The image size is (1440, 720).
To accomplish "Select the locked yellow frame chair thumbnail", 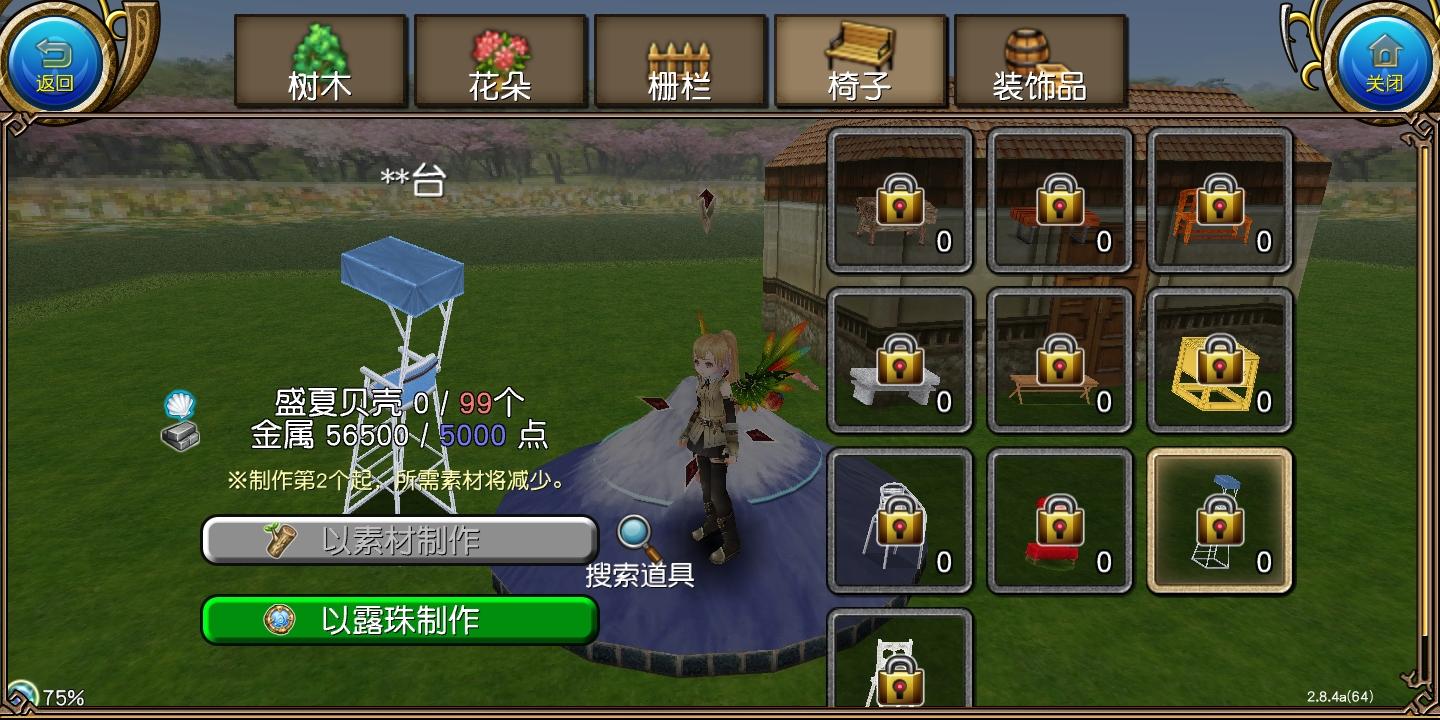I will click(x=1219, y=360).
